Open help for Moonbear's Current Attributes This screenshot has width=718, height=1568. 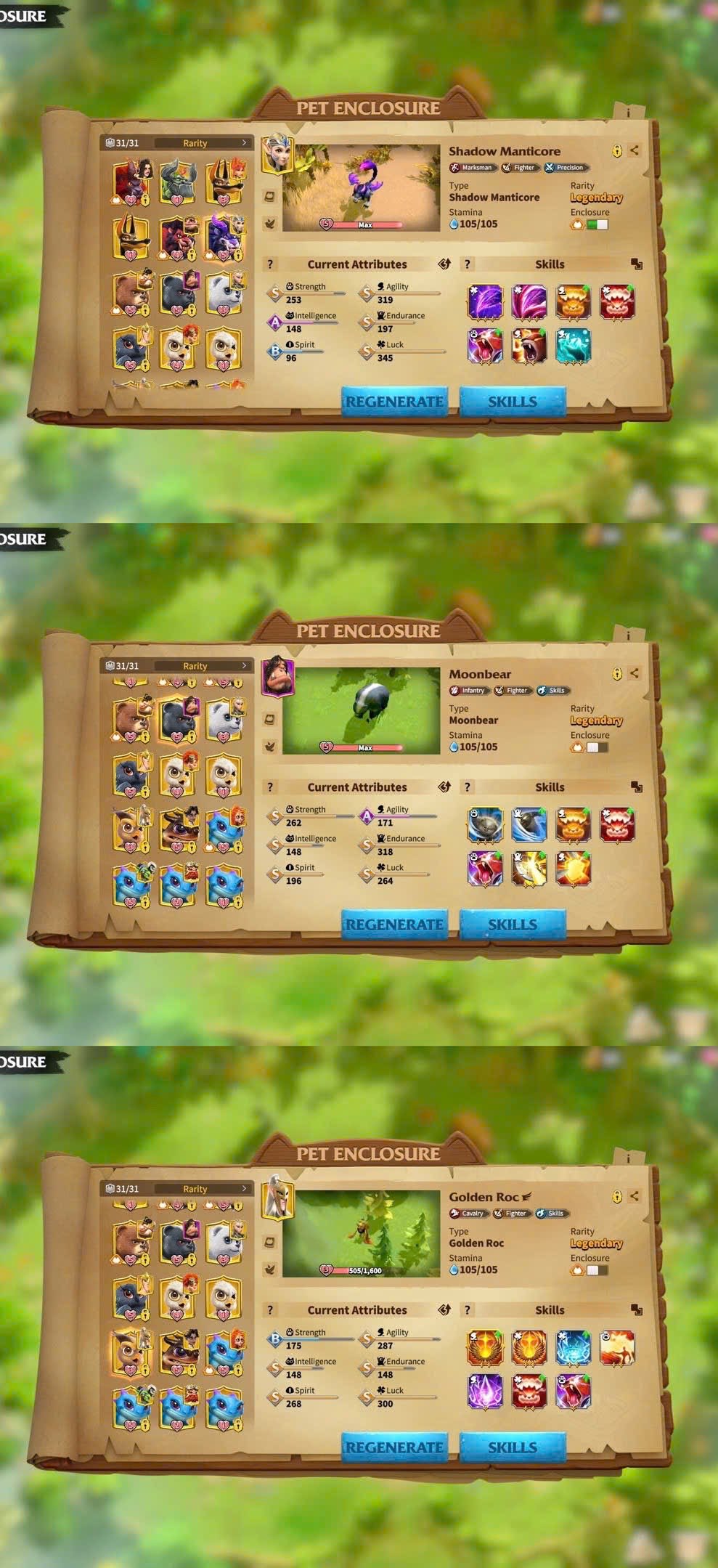point(270,787)
